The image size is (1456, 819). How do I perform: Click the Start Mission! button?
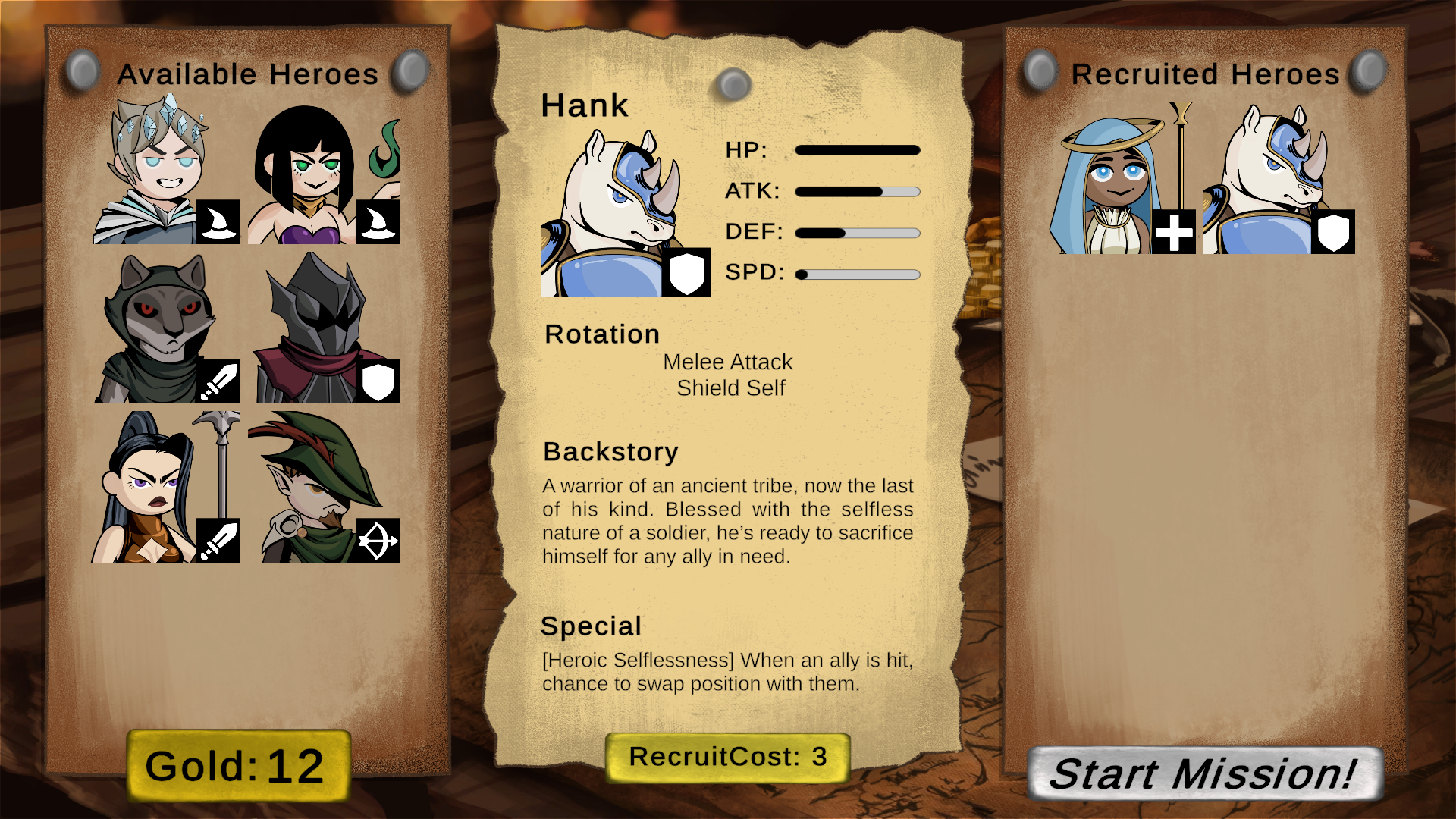[x=1204, y=774]
